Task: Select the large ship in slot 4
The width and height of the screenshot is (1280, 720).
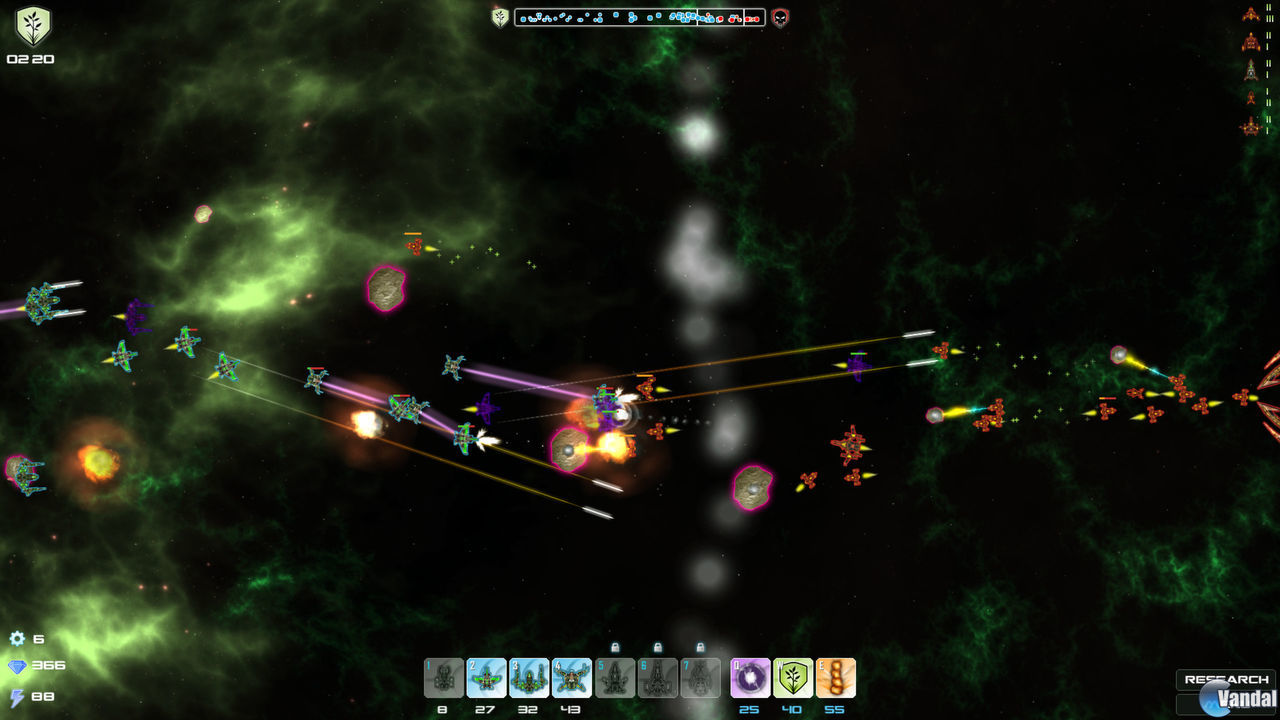Action: 572,678
